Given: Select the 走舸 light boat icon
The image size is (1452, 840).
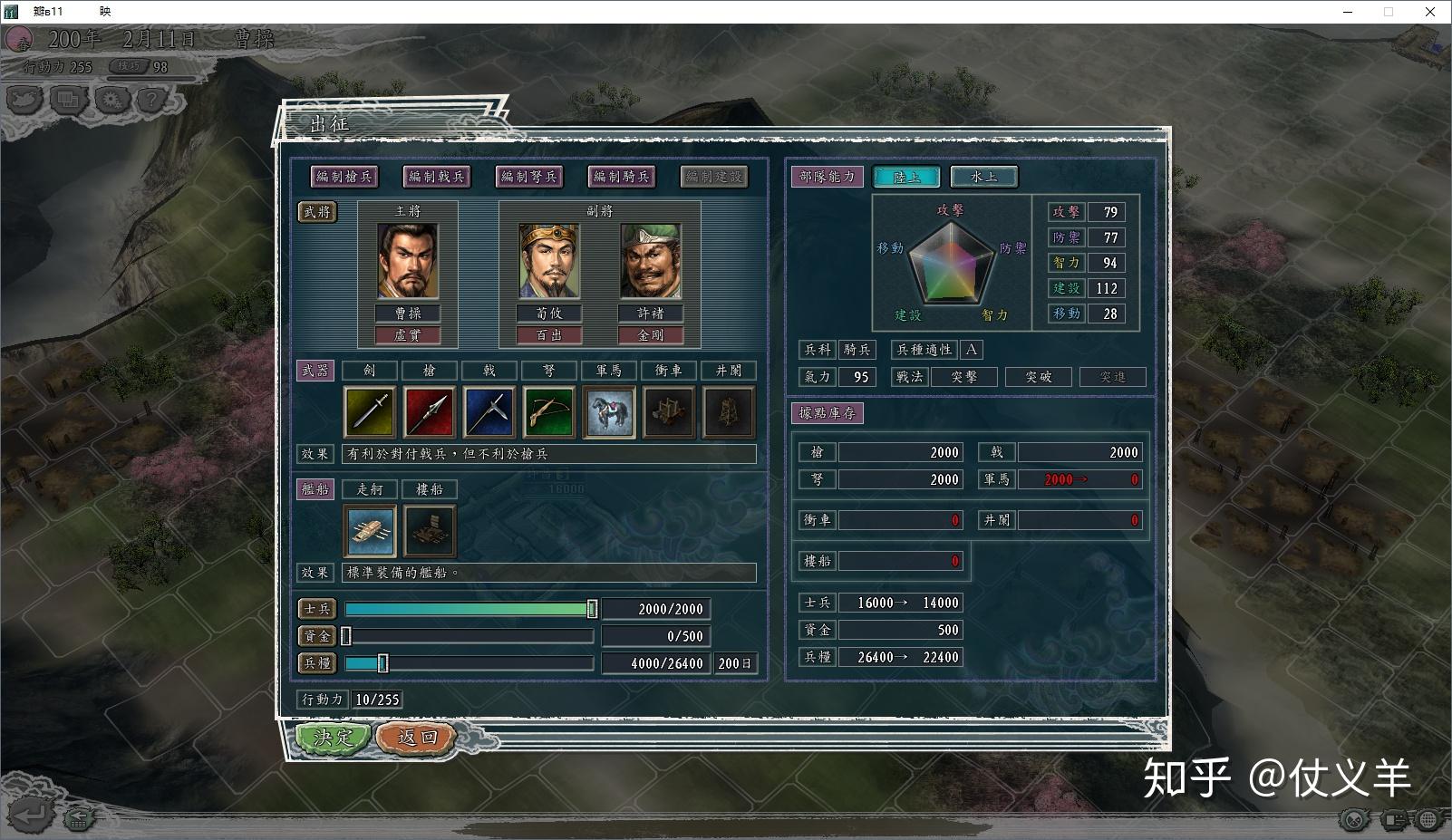Looking at the screenshot, I should [x=371, y=530].
